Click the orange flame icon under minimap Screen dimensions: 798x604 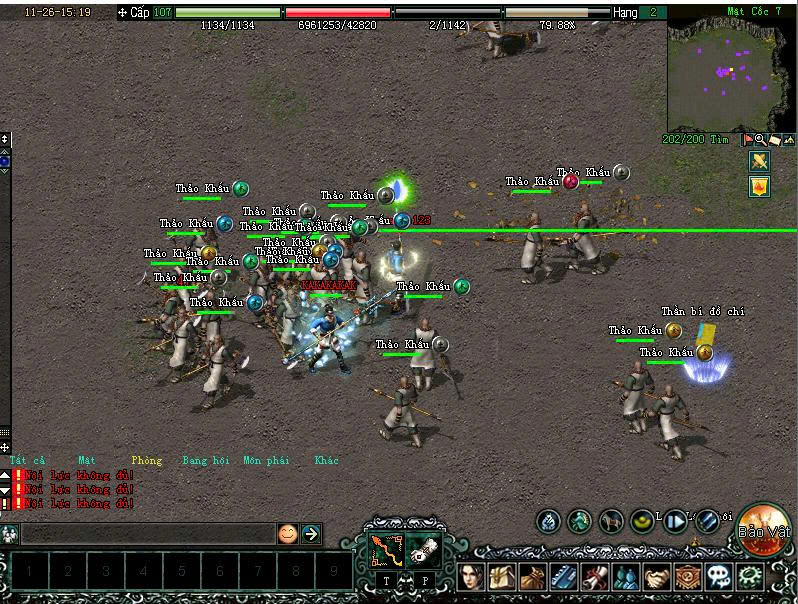point(759,186)
